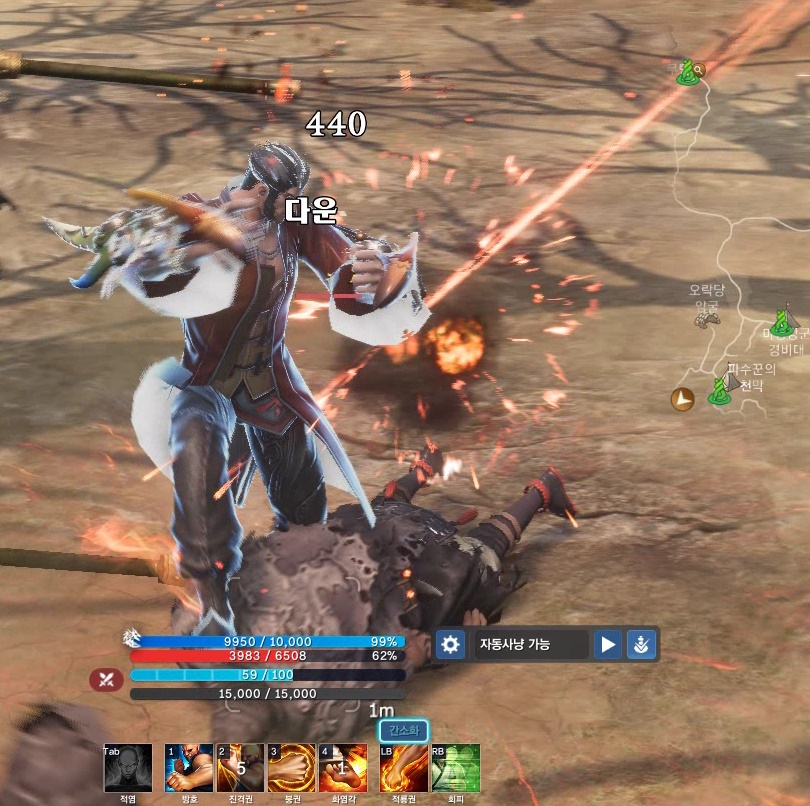This screenshot has width=810, height=806.
Task: Select the 적염 Tab skill icon
Action: 128,768
